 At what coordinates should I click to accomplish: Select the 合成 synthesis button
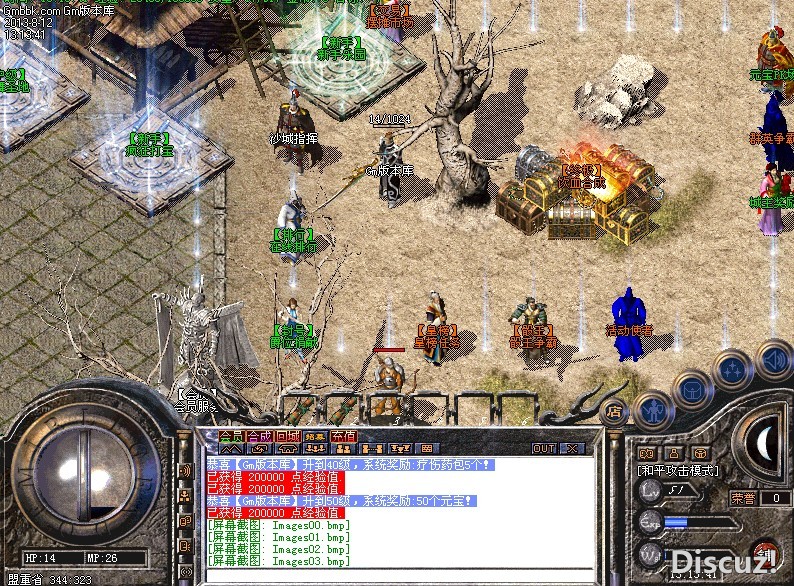click(x=259, y=437)
